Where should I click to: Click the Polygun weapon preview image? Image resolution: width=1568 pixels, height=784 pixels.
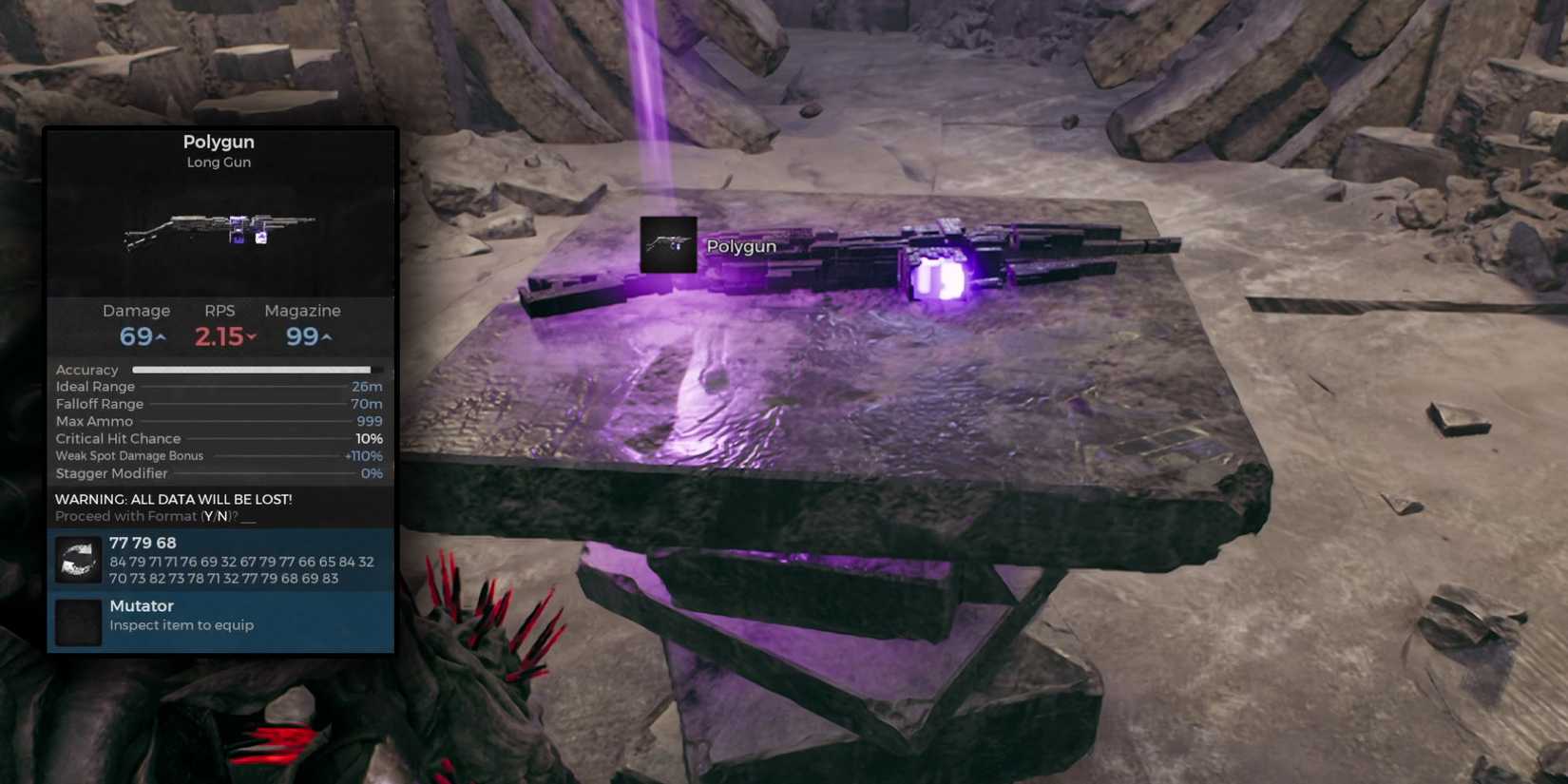click(x=219, y=233)
